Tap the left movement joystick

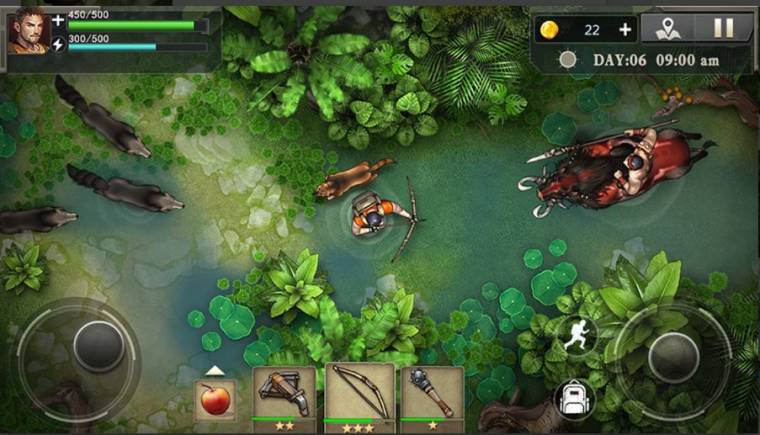[98, 346]
